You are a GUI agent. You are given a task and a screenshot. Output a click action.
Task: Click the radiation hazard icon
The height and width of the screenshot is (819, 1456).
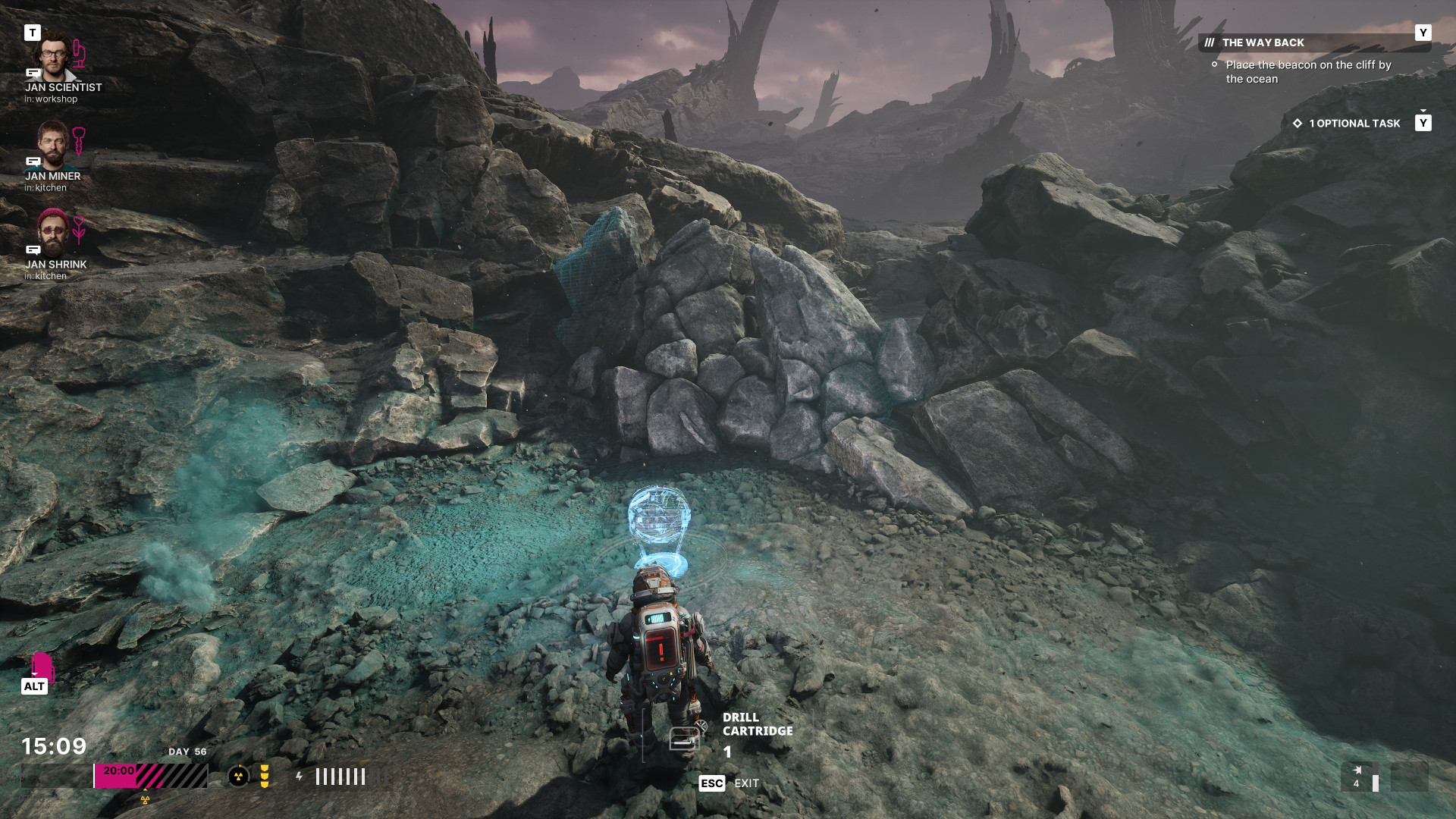tap(238, 776)
